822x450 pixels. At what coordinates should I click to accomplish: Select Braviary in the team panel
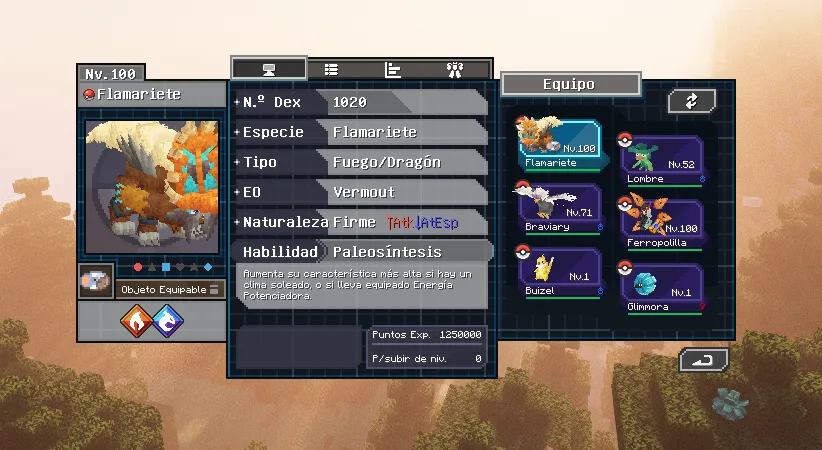pos(559,208)
